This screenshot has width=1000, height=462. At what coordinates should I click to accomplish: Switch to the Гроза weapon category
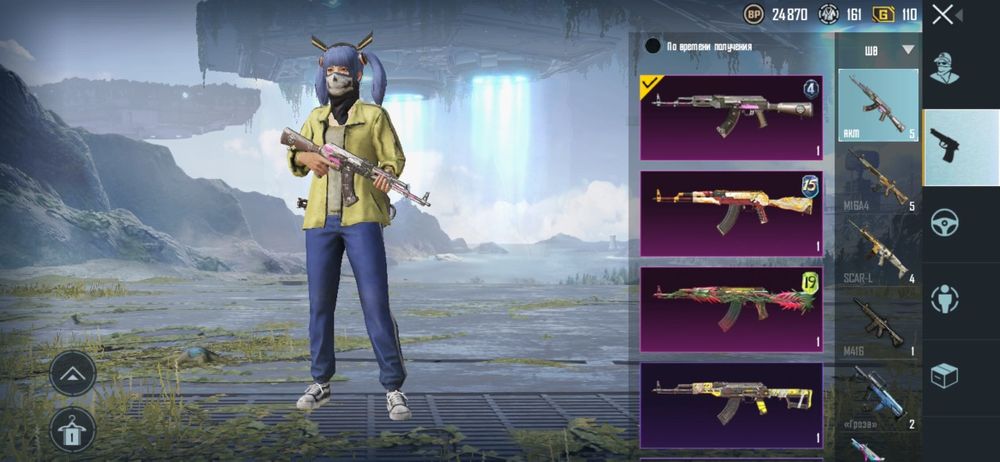[x=878, y=396]
